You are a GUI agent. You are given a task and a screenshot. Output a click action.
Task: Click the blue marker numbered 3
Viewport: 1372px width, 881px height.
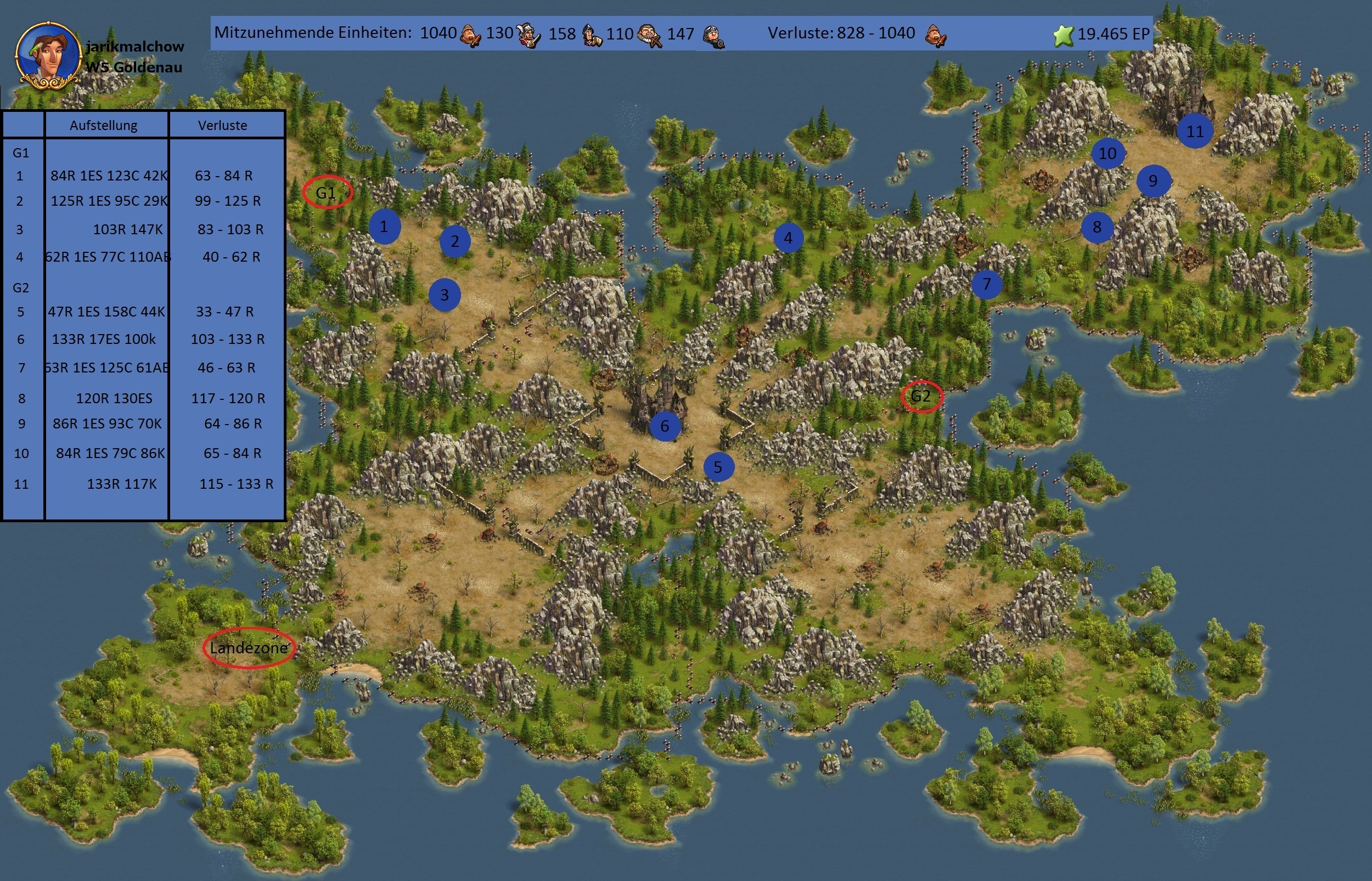tap(445, 295)
